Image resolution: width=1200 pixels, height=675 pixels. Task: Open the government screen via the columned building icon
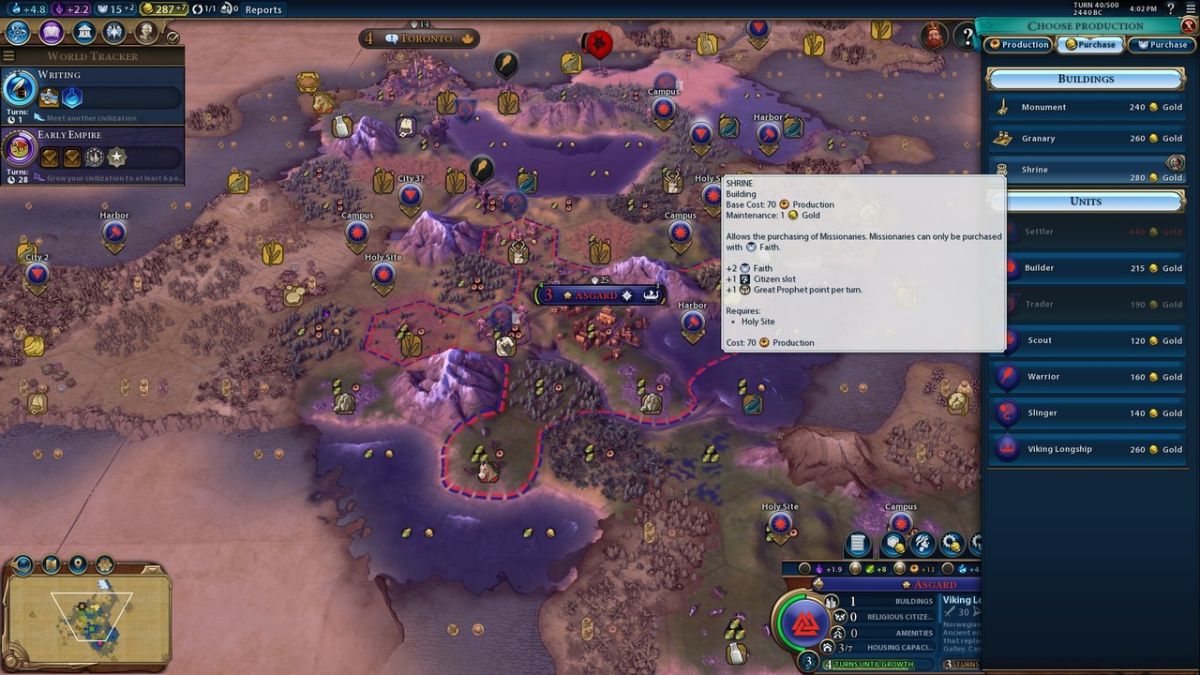(84, 32)
